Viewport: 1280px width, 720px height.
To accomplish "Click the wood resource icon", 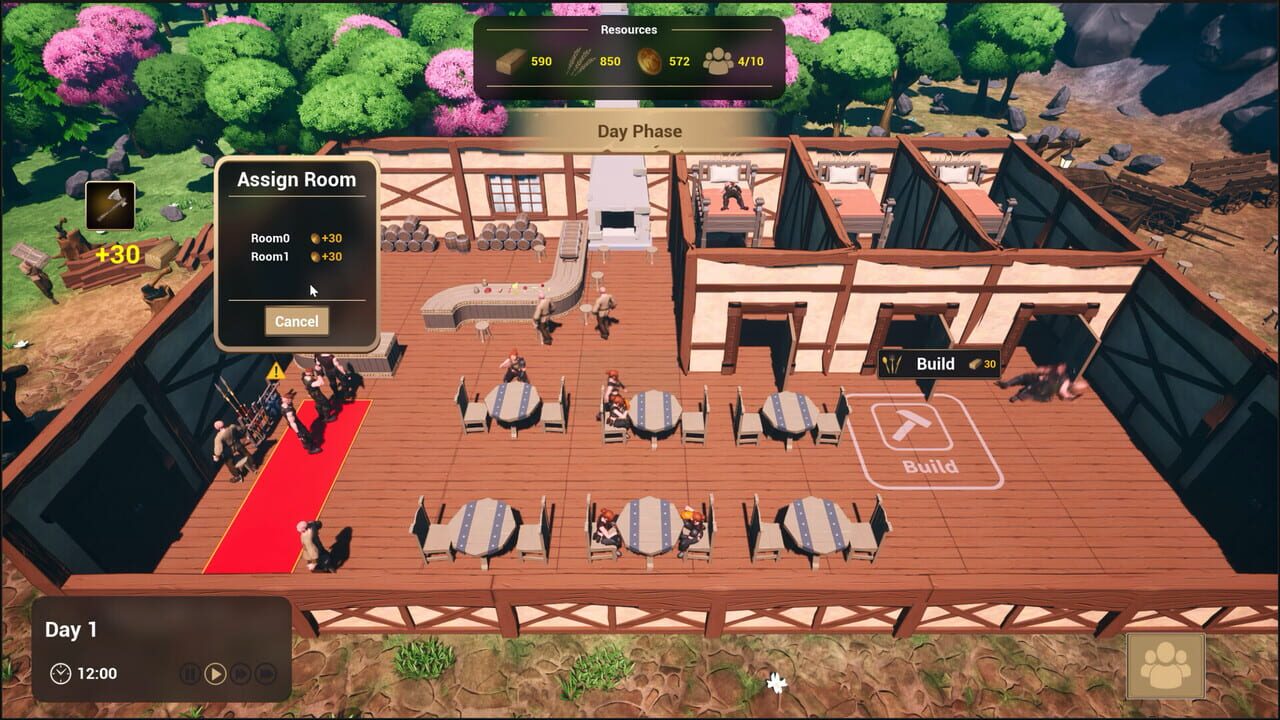I will (510, 60).
